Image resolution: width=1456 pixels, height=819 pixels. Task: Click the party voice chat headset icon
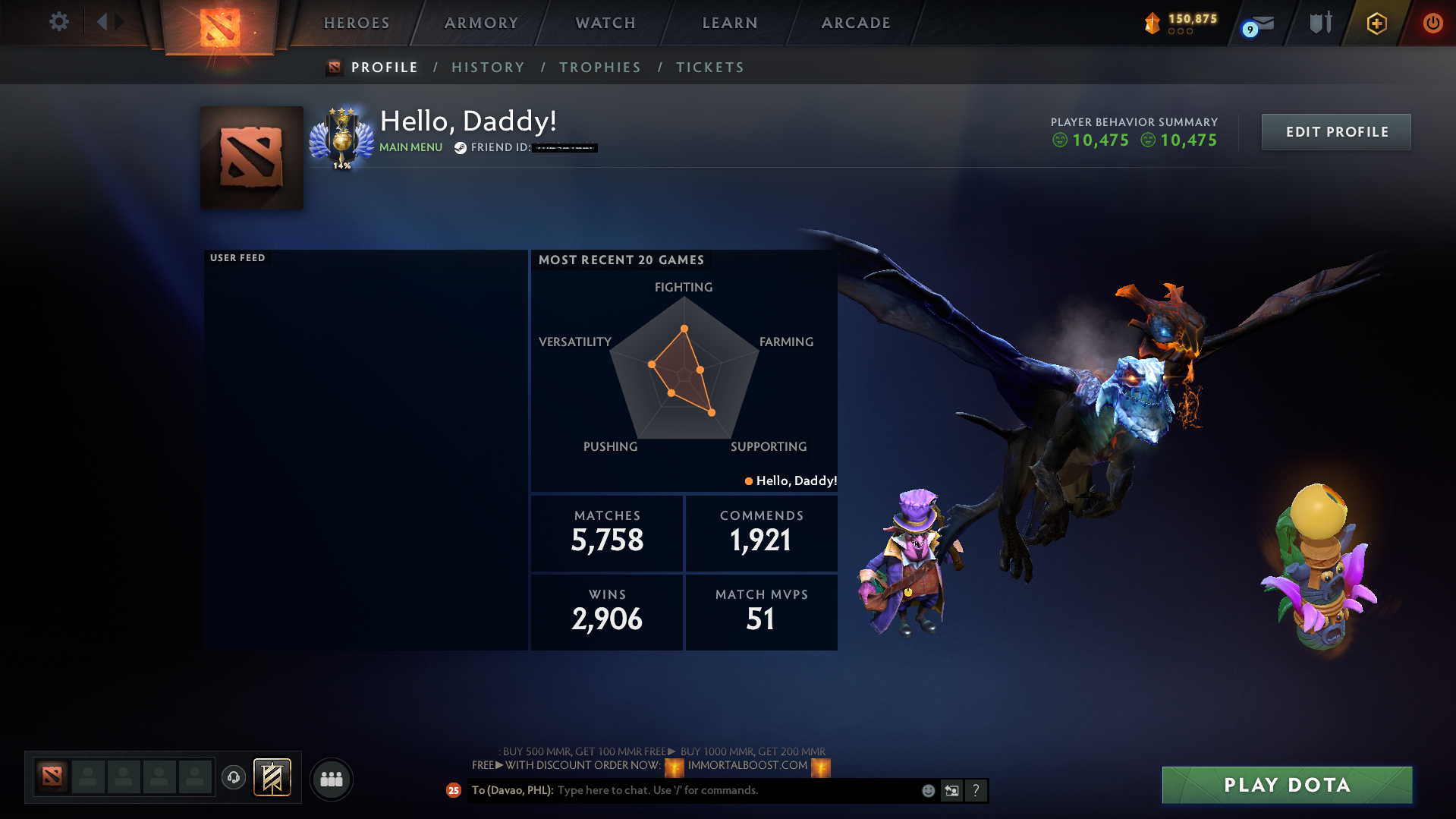(x=233, y=779)
